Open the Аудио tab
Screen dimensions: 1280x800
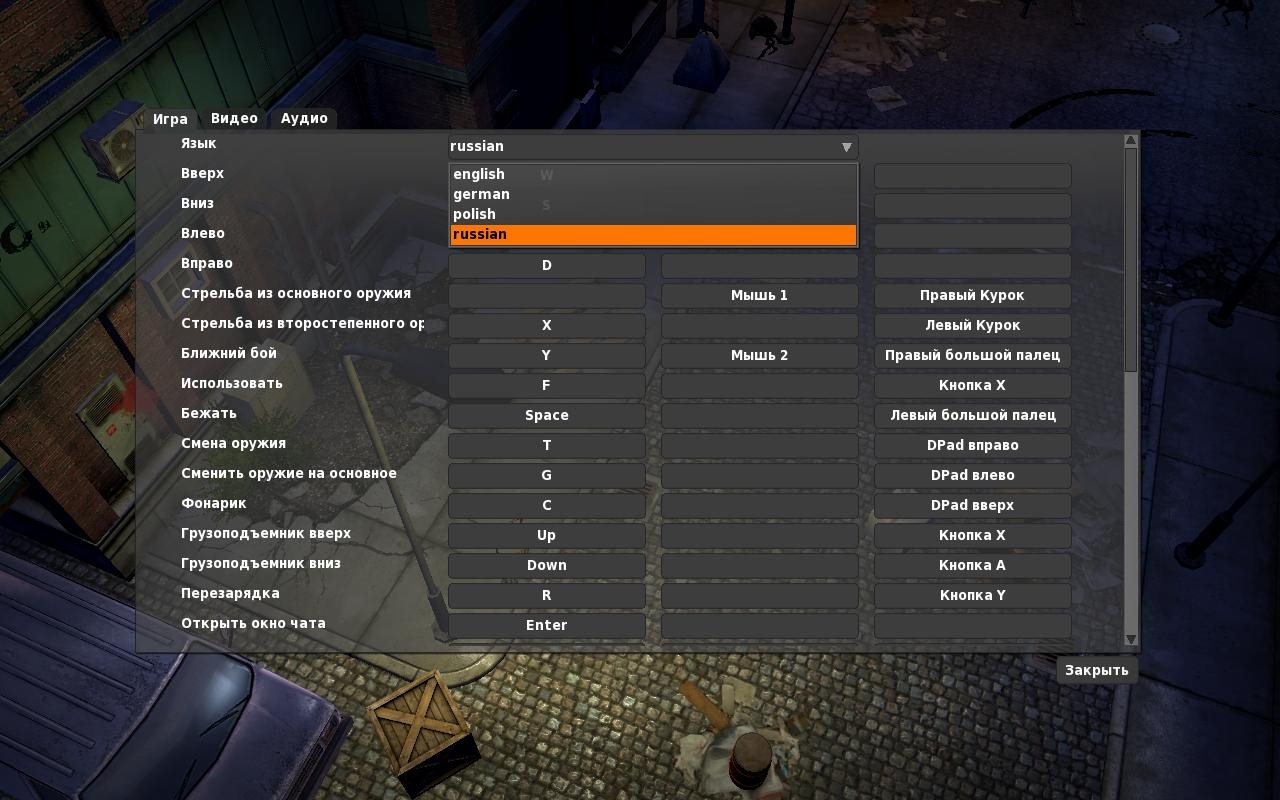point(304,118)
